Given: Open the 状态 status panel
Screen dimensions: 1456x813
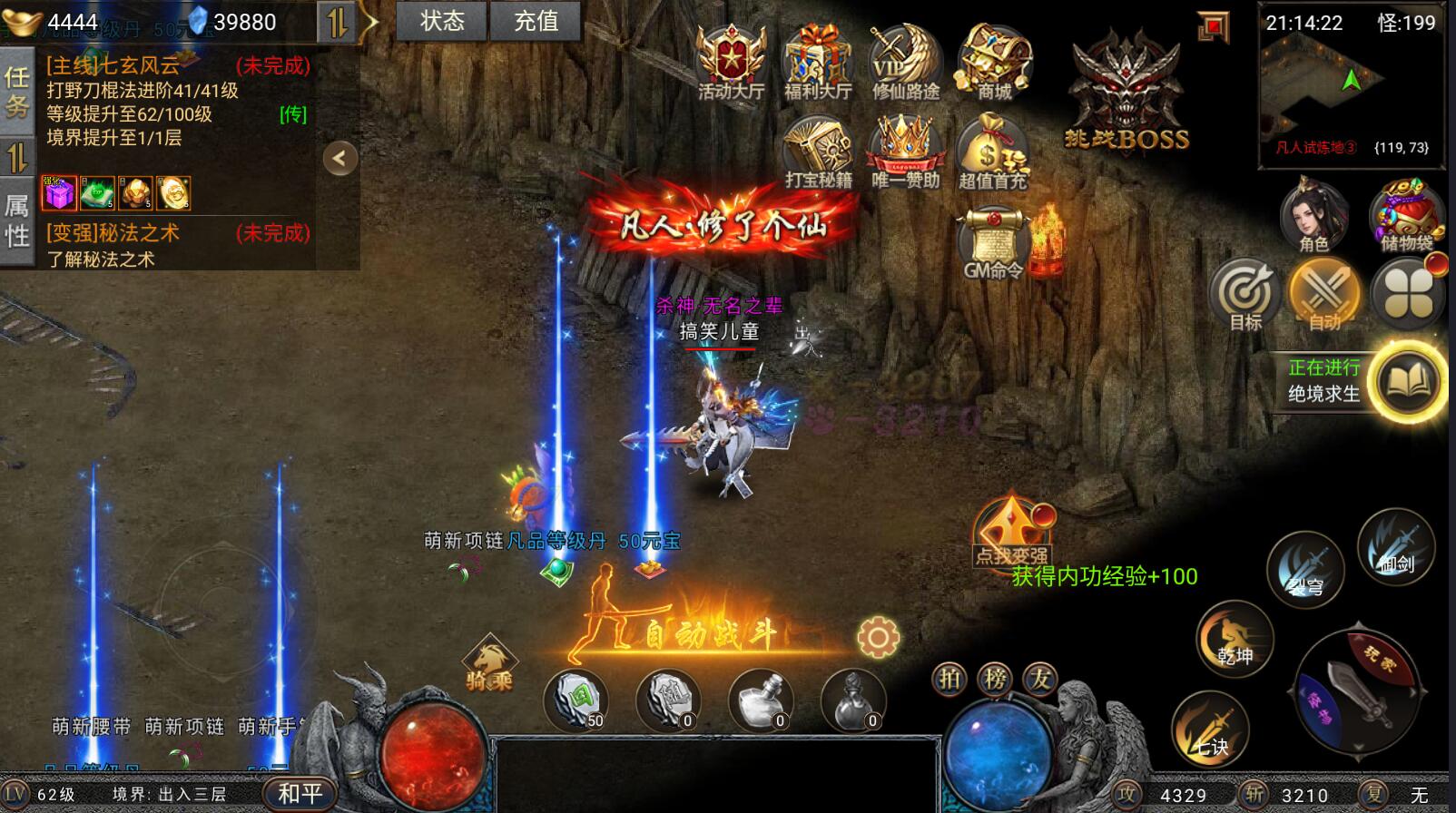Looking at the screenshot, I should coord(442,21).
